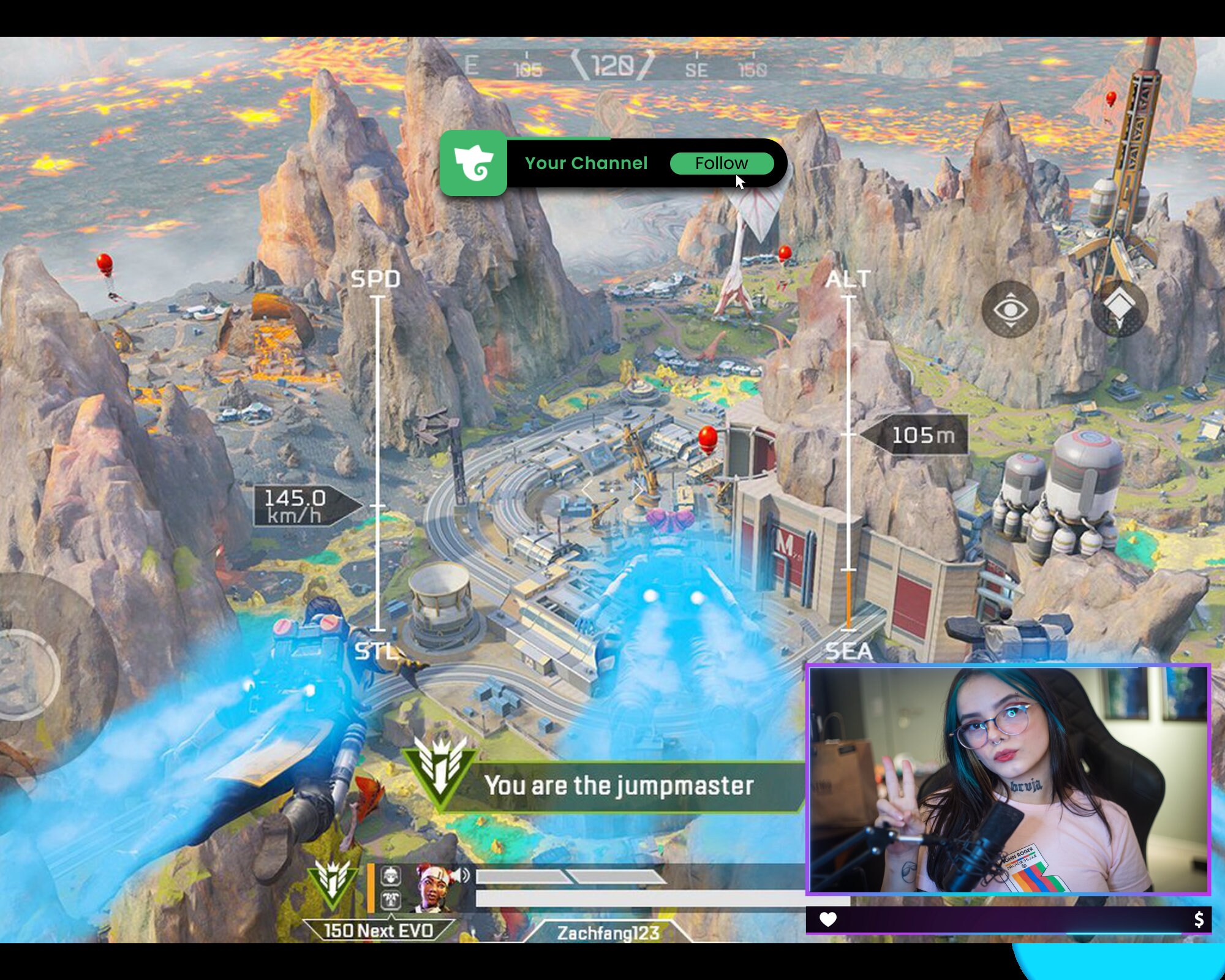Click the 120 compass heading

613,64
